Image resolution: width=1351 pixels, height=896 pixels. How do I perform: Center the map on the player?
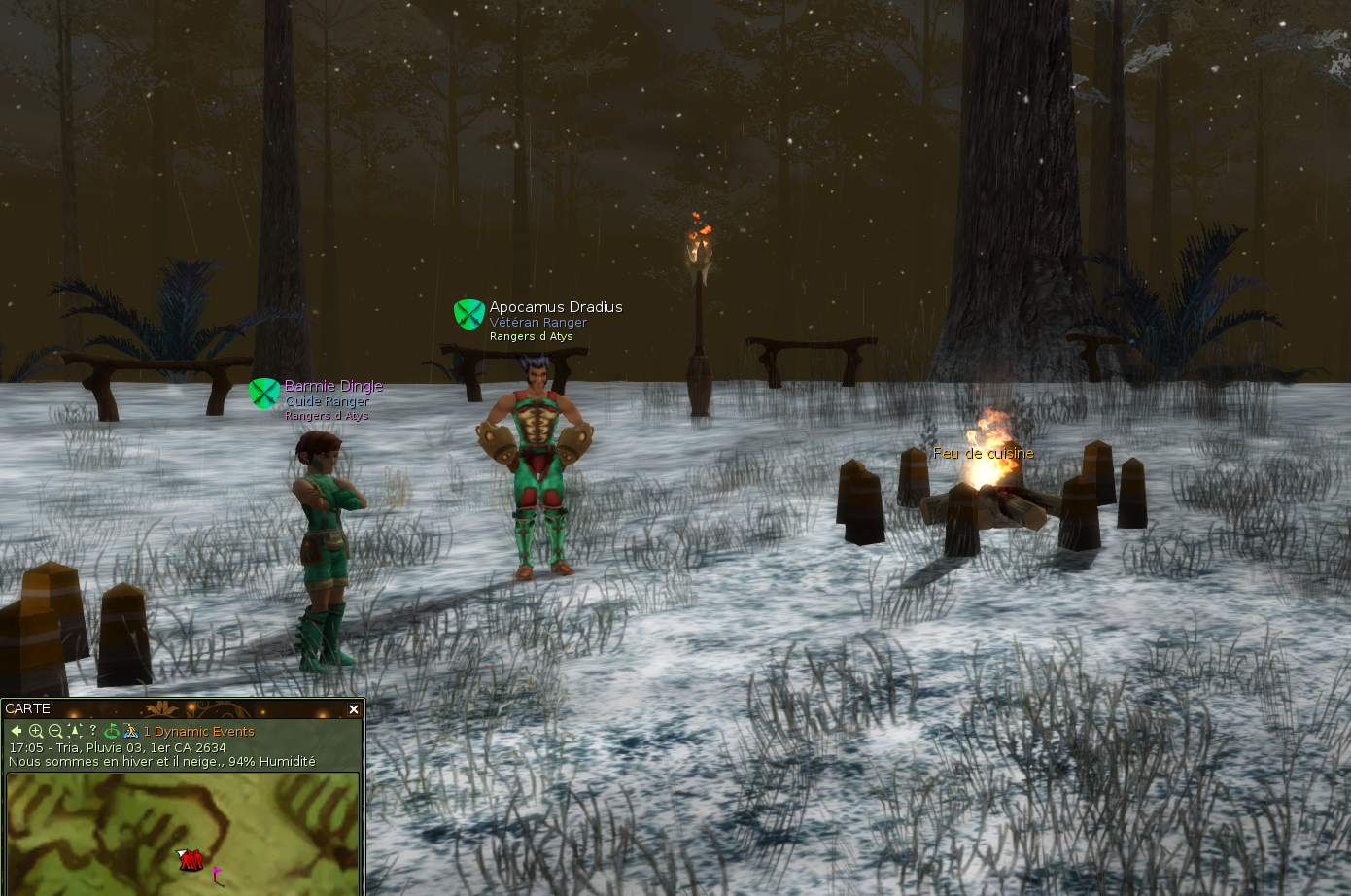tap(75, 731)
